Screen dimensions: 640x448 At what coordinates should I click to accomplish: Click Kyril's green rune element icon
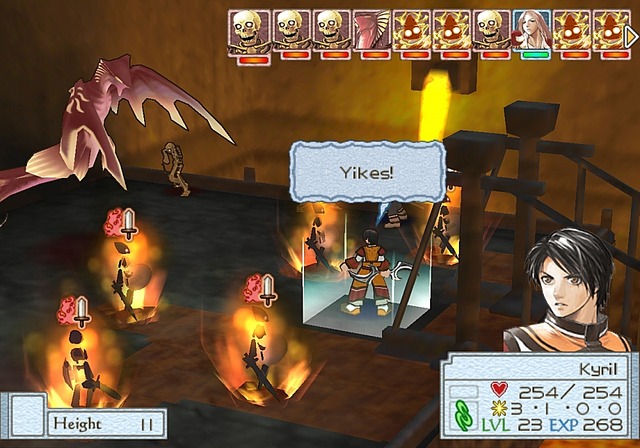463,414
